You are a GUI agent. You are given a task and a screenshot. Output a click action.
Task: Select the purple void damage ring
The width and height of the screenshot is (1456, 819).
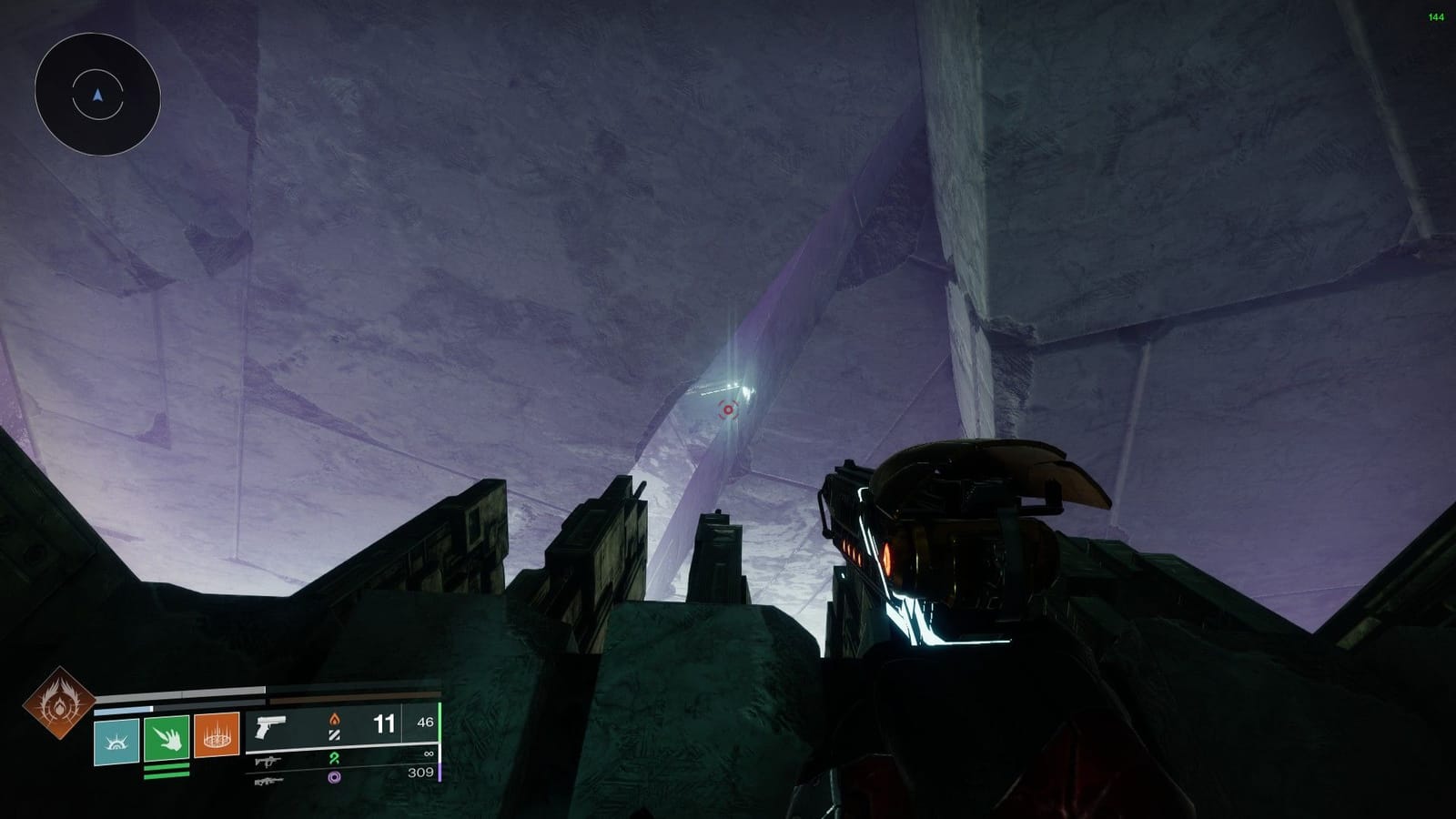click(334, 778)
